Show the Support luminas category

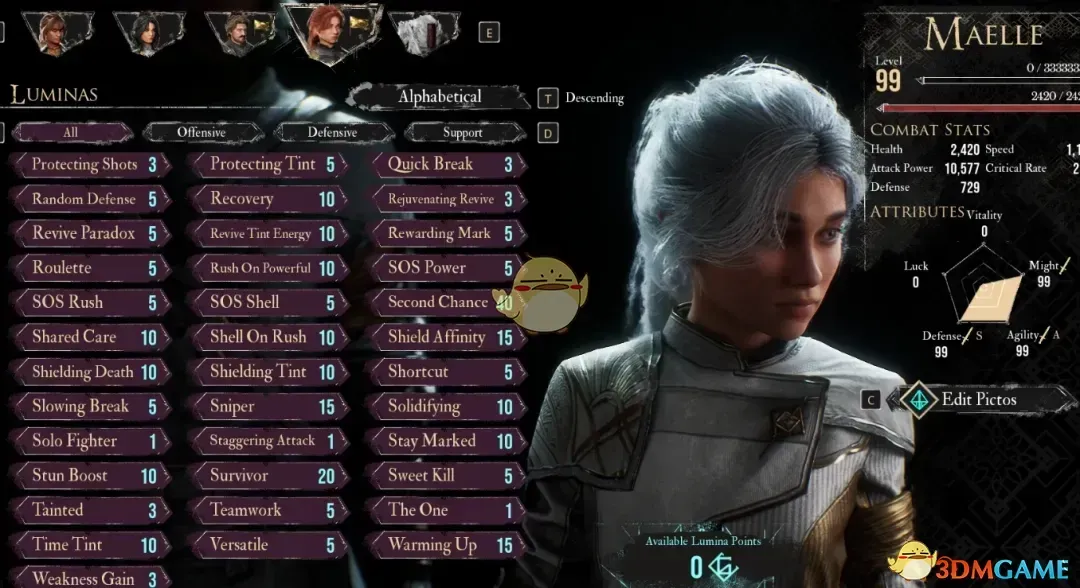462,132
